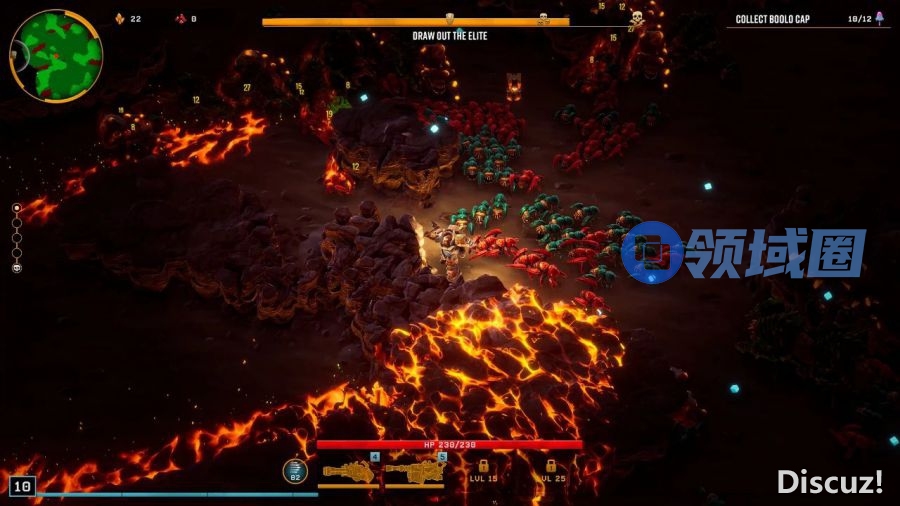Click the round grenade icon showing 82
This screenshot has height=506, width=900.
click(295, 470)
